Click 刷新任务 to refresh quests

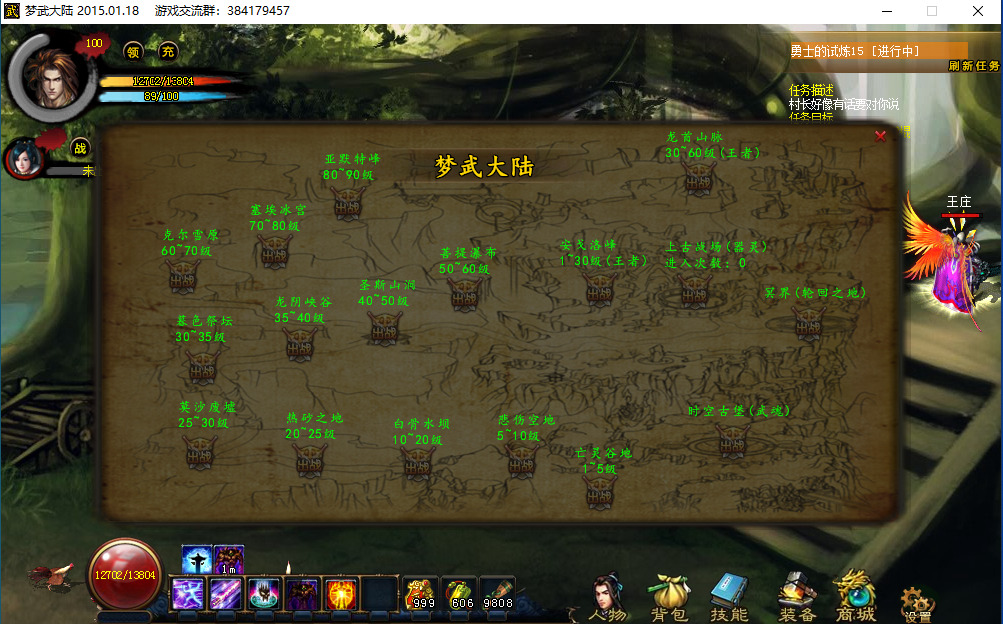[x=973, y=66]
